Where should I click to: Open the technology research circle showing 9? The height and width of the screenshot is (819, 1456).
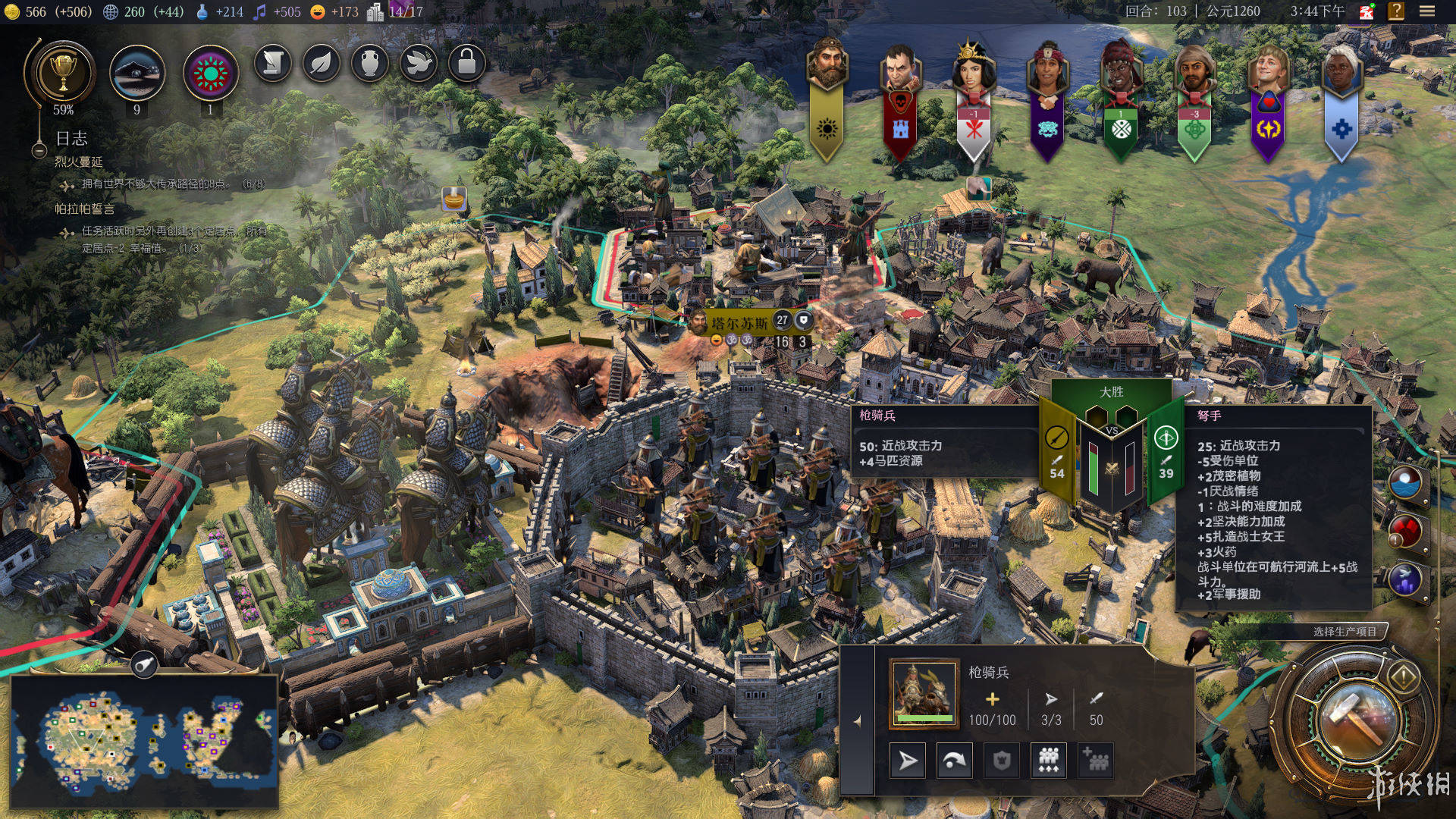point(137,74)
